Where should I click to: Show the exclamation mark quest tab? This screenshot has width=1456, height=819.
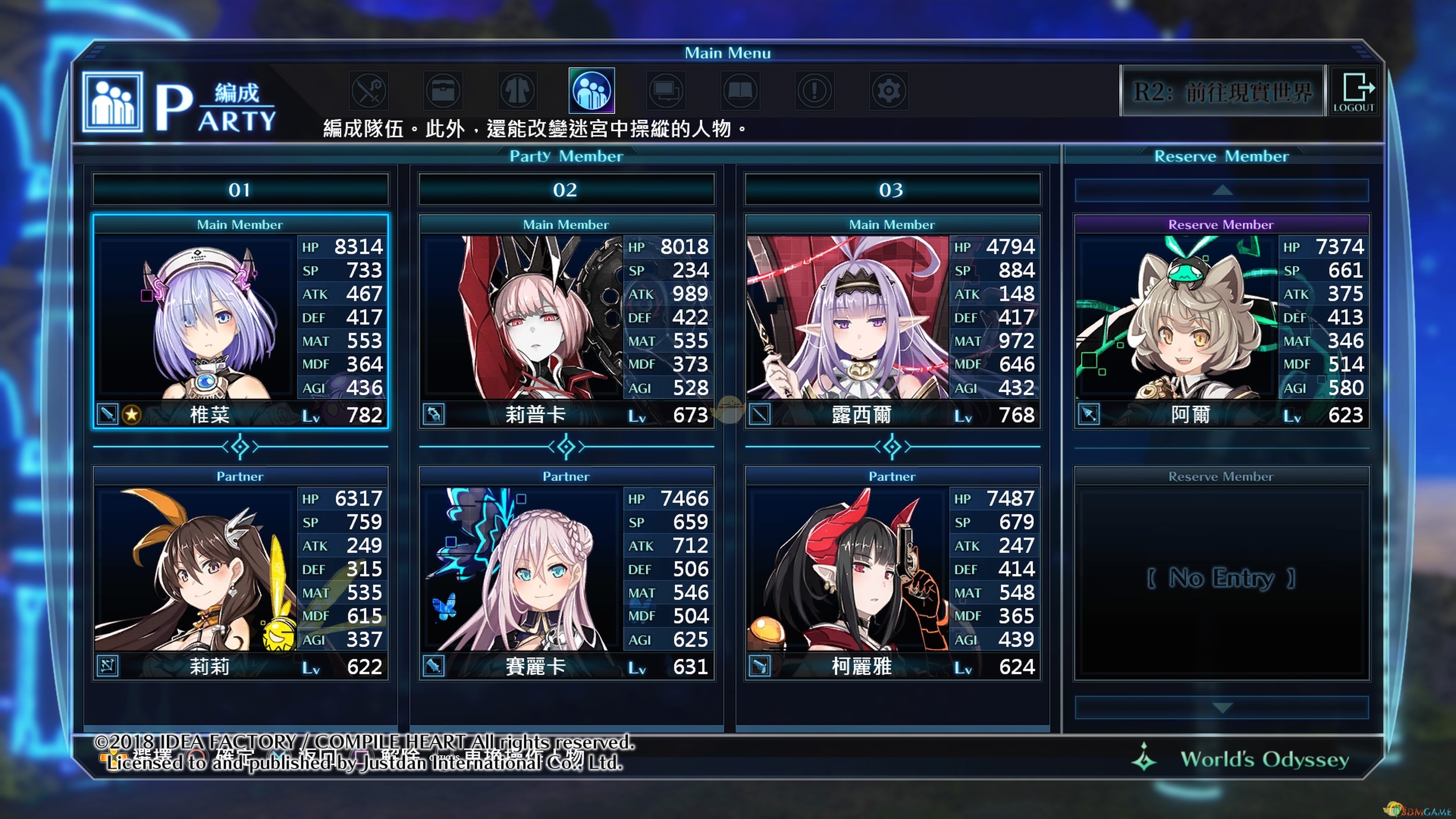pyautogui.click(x=814, y=91)
